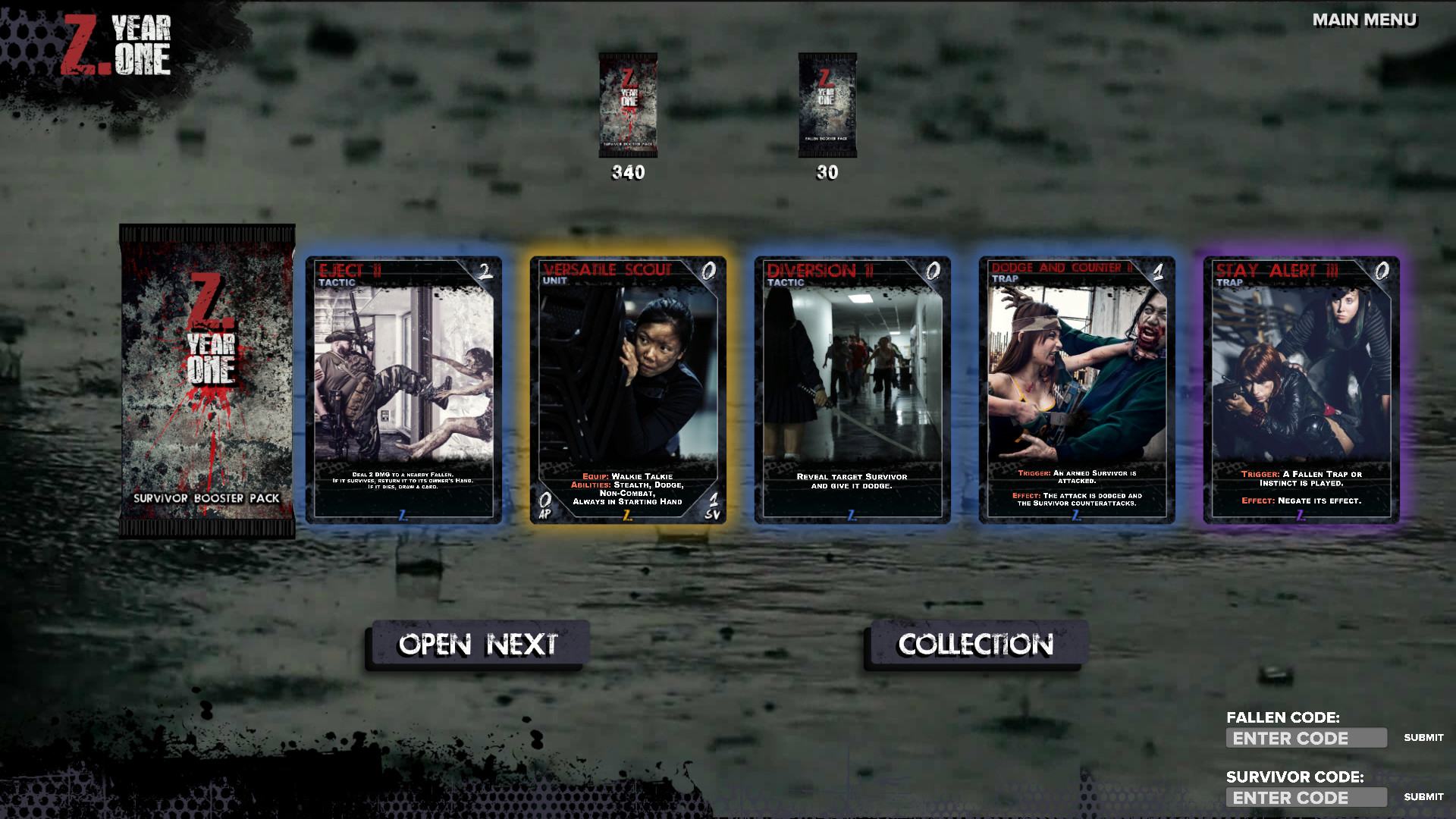1456x819 pixels.
Task: Focus the Survivor Code entry field
Action: [1306, 797]
